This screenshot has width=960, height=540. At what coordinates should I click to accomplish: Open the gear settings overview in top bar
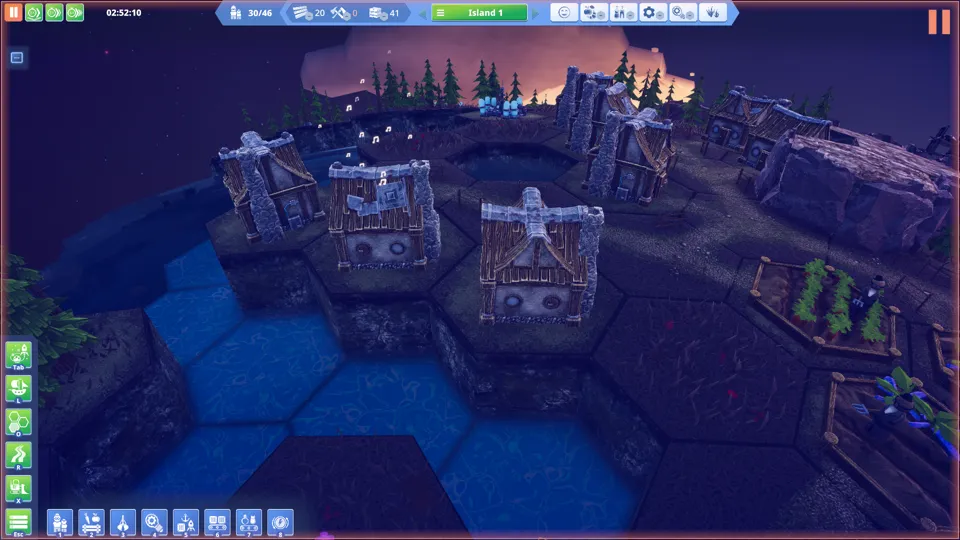(653, 13)
